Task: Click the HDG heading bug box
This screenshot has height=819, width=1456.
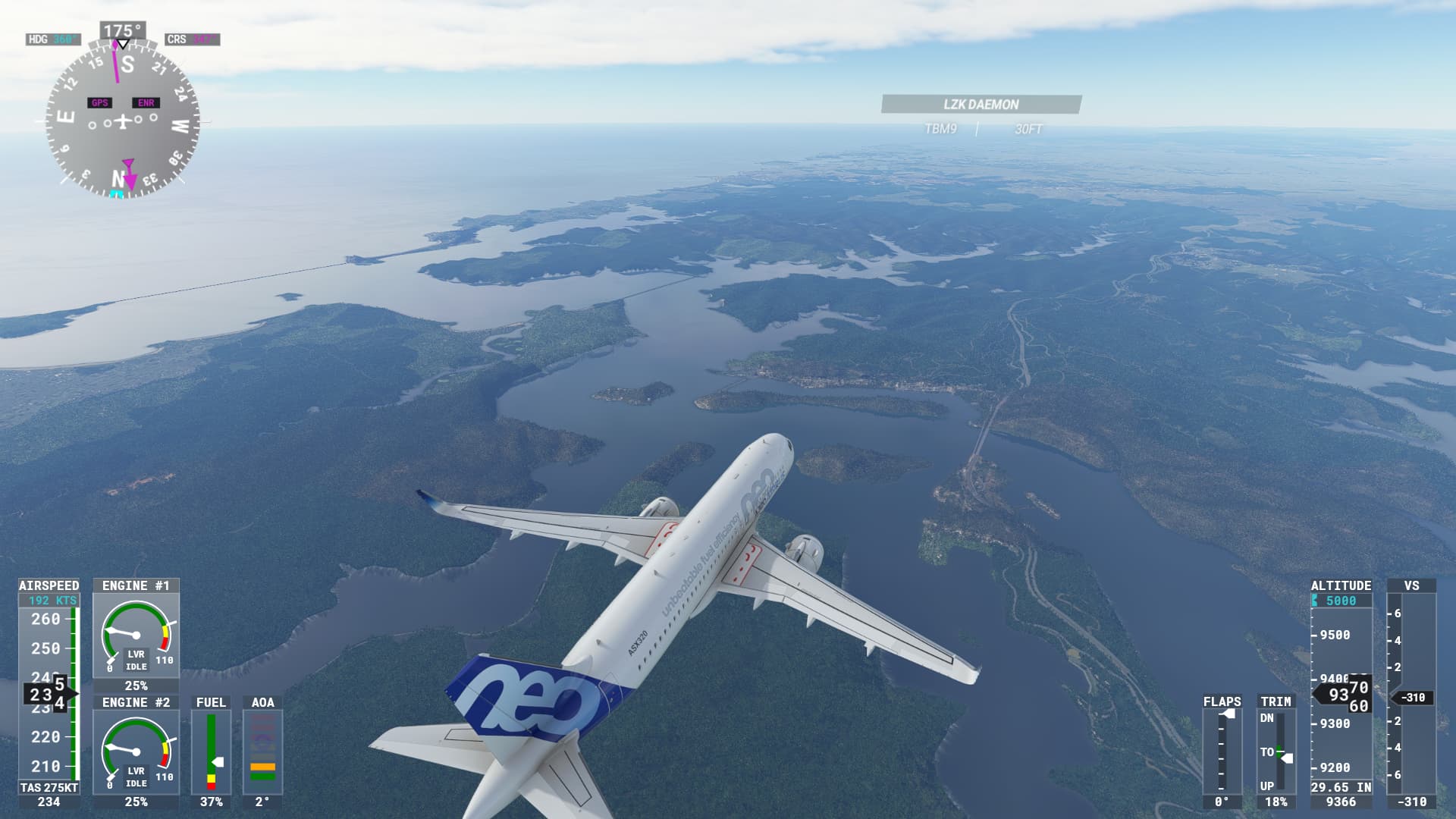Action: click(x=53, y=39)
